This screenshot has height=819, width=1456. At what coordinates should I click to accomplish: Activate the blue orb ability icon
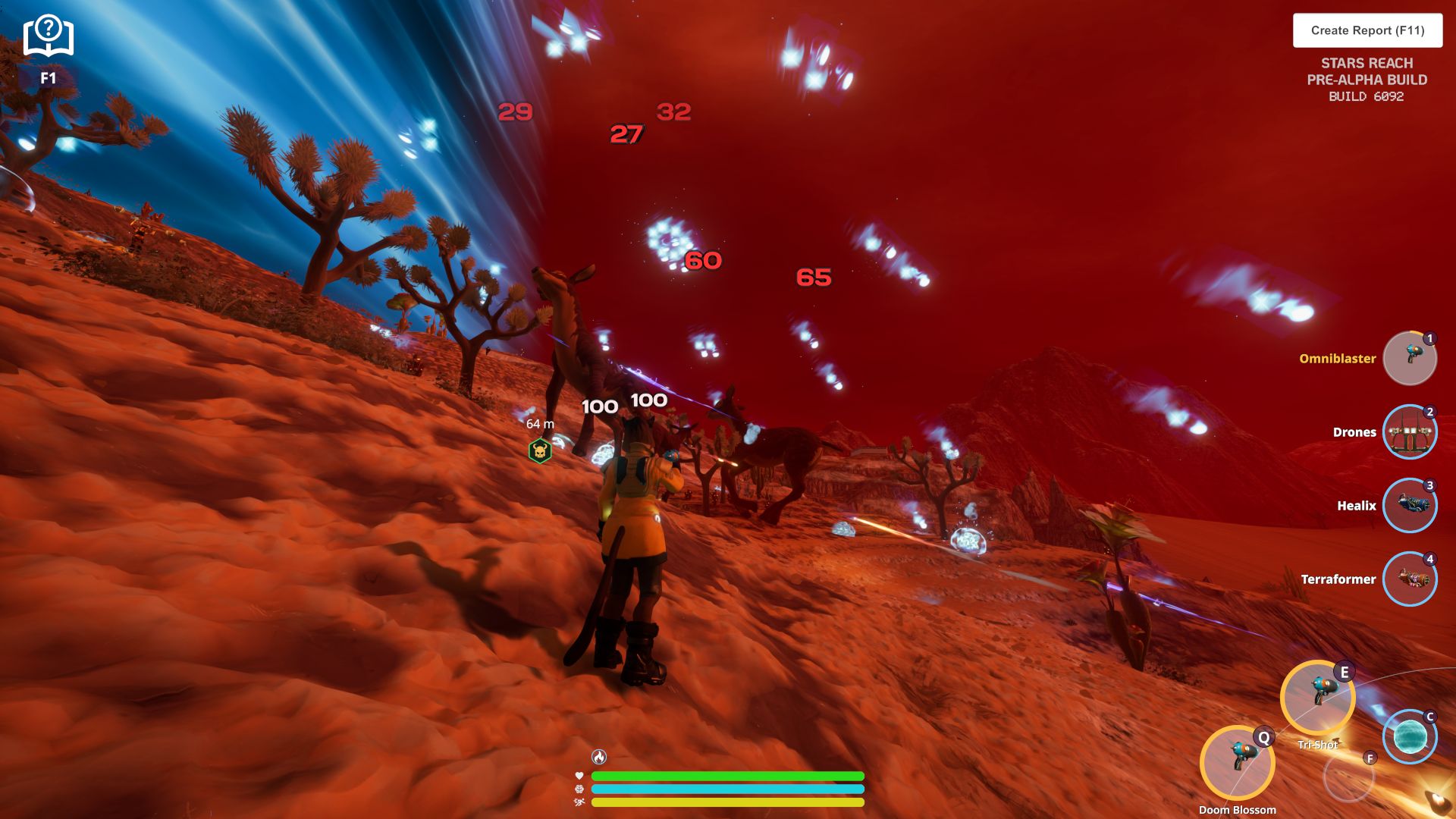tap(1410, 736)
